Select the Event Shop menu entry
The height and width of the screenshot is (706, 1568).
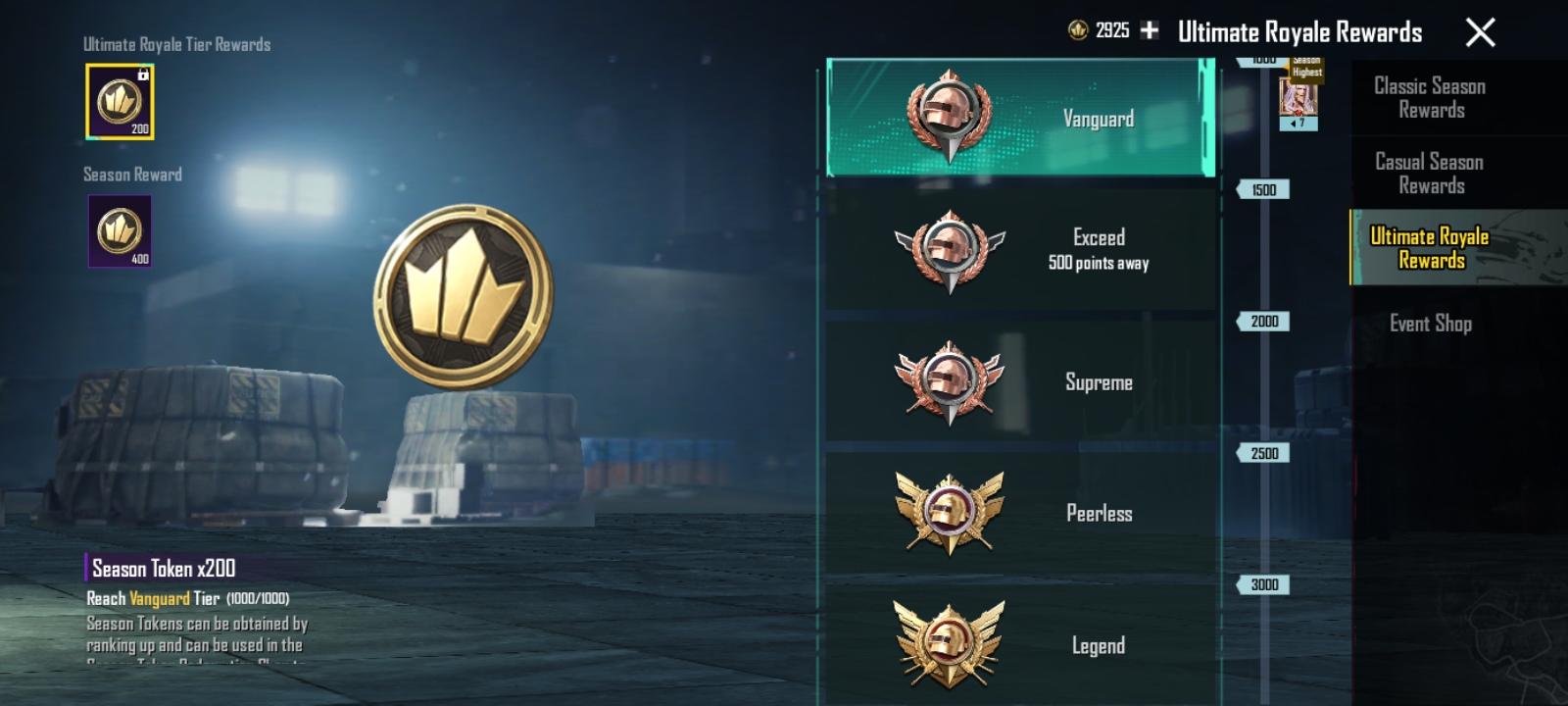click(1427, 324)
